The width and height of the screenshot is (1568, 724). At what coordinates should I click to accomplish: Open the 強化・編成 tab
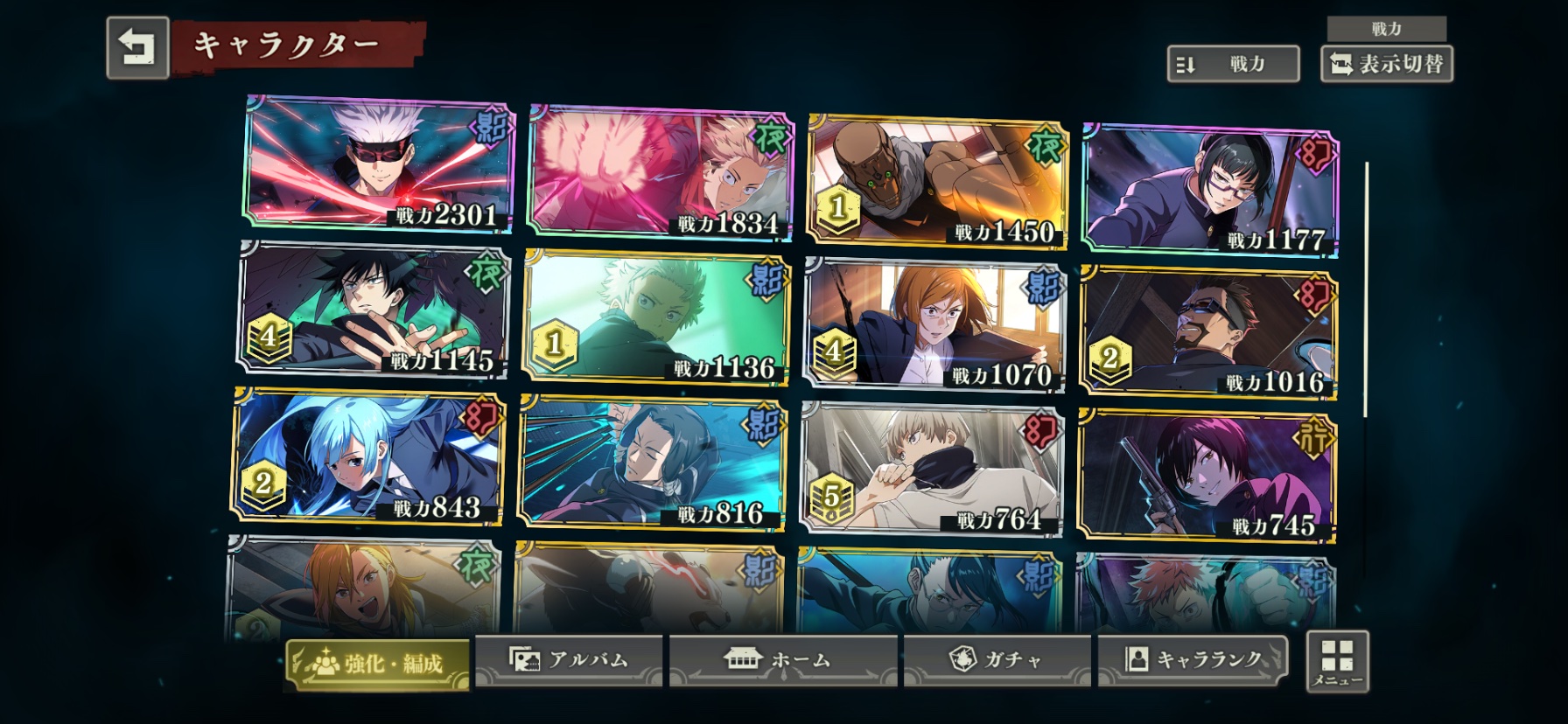[x=377, y=664]
